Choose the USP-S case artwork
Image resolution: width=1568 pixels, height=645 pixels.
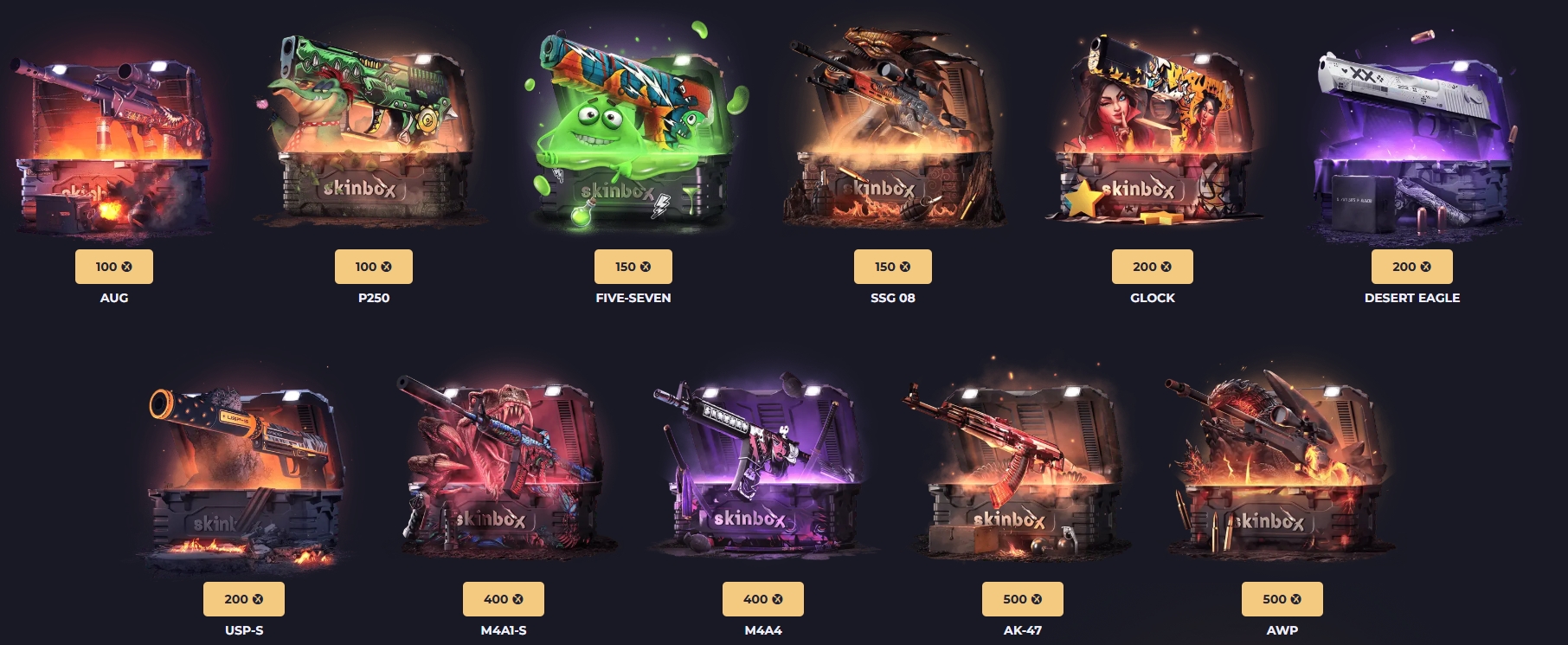coord(244,472)
